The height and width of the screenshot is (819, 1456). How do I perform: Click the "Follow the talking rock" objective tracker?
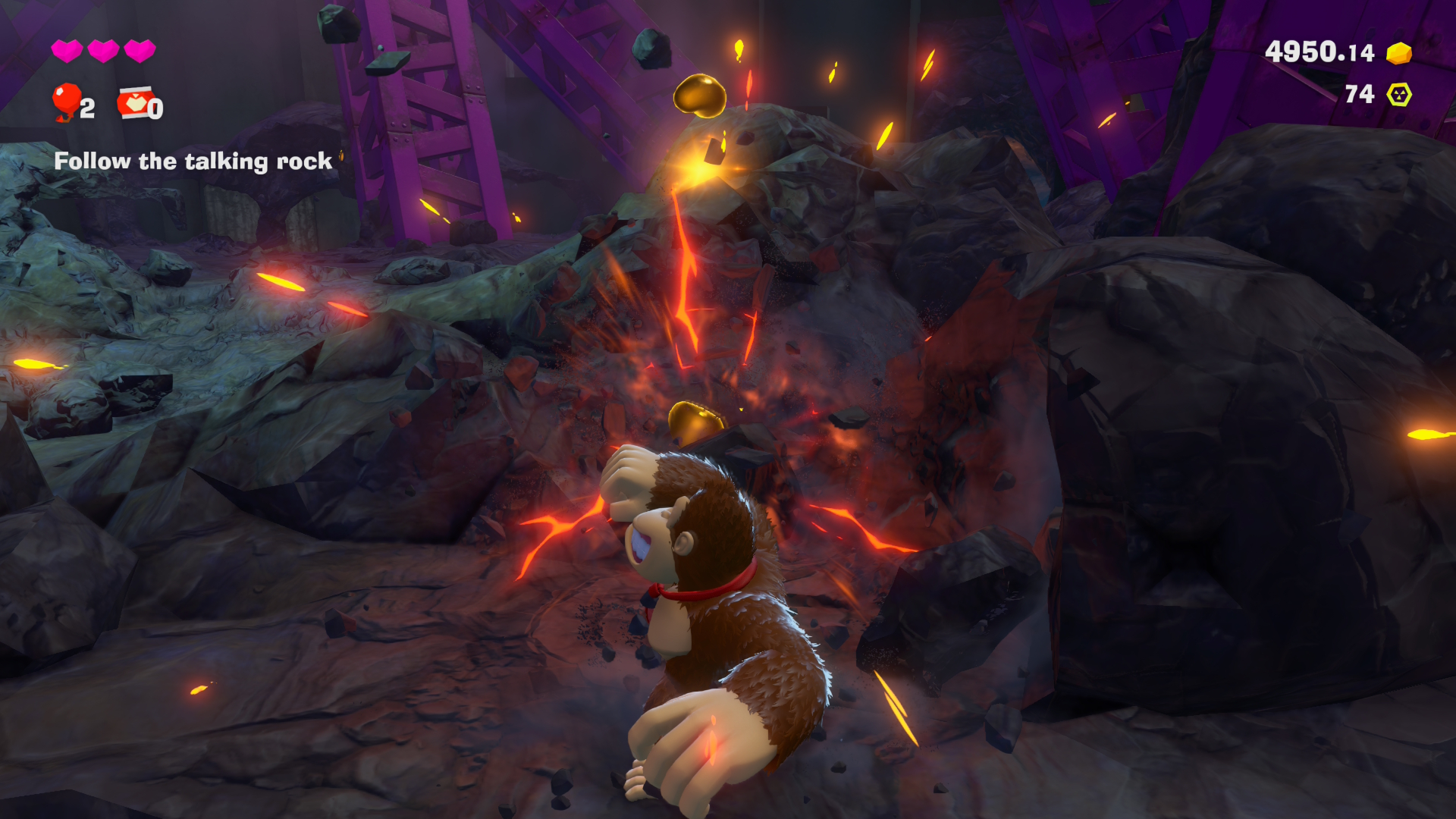click(x=193, y=161)
